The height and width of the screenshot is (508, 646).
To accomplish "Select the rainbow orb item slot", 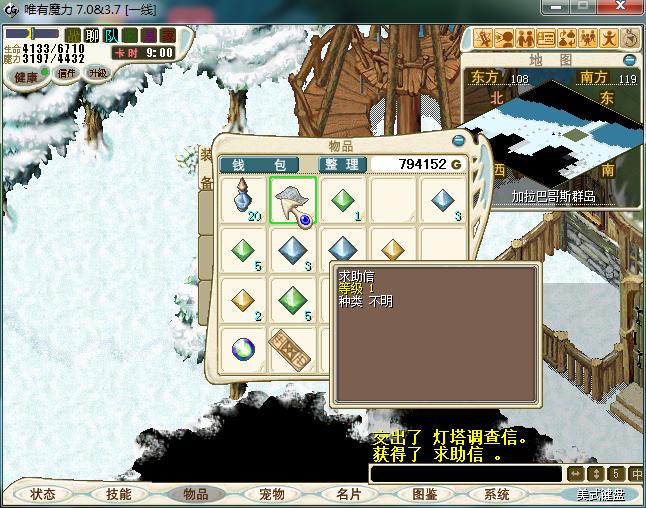I will 244,347.
